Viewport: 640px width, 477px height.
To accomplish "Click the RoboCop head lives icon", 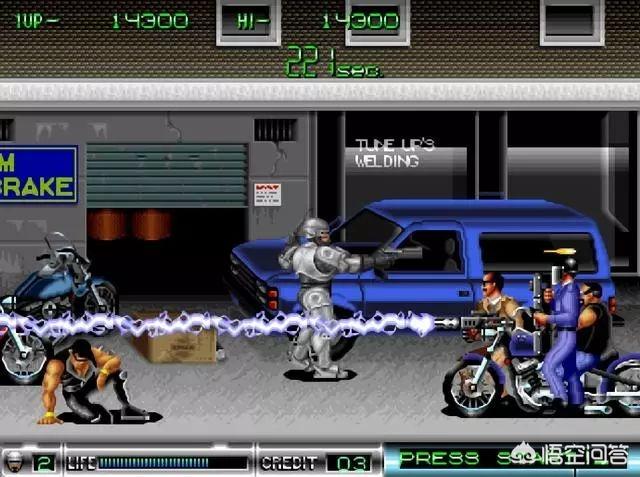I will pos(17,461).
